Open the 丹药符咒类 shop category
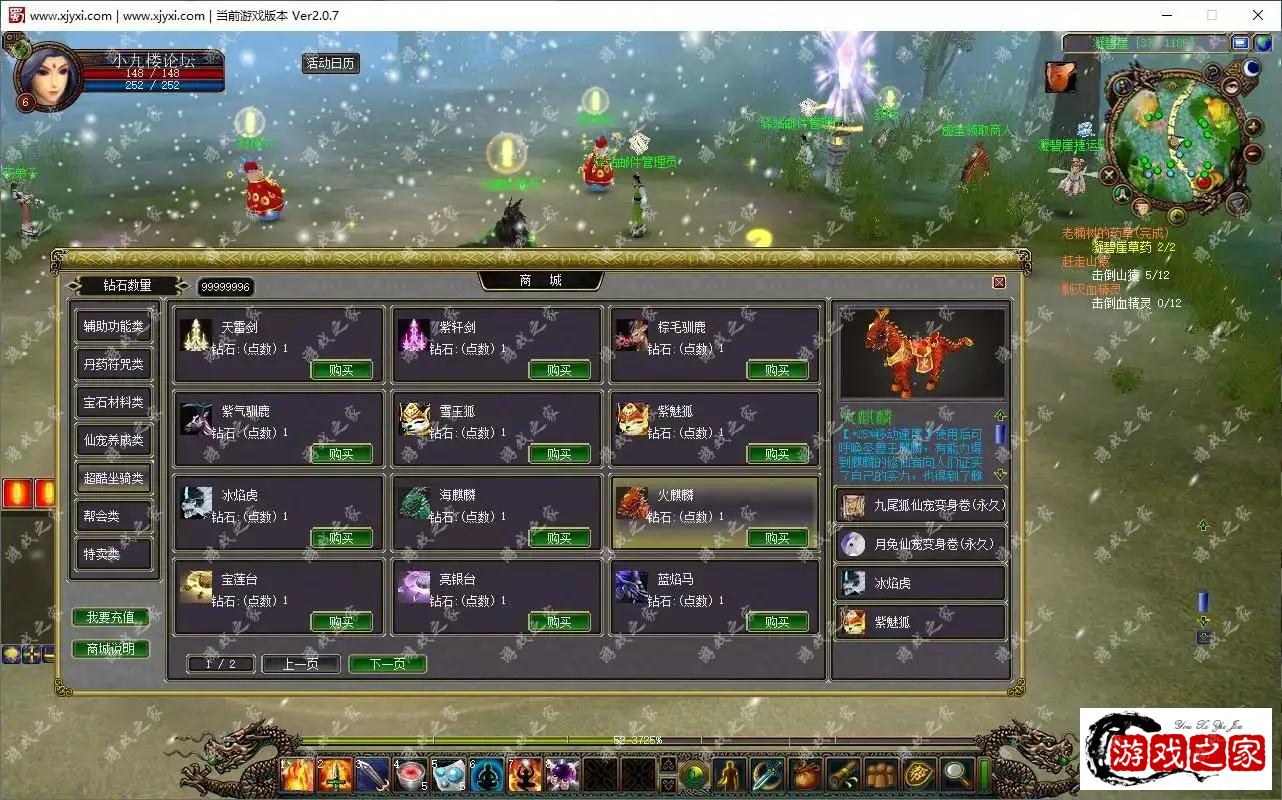 (113, 364)
